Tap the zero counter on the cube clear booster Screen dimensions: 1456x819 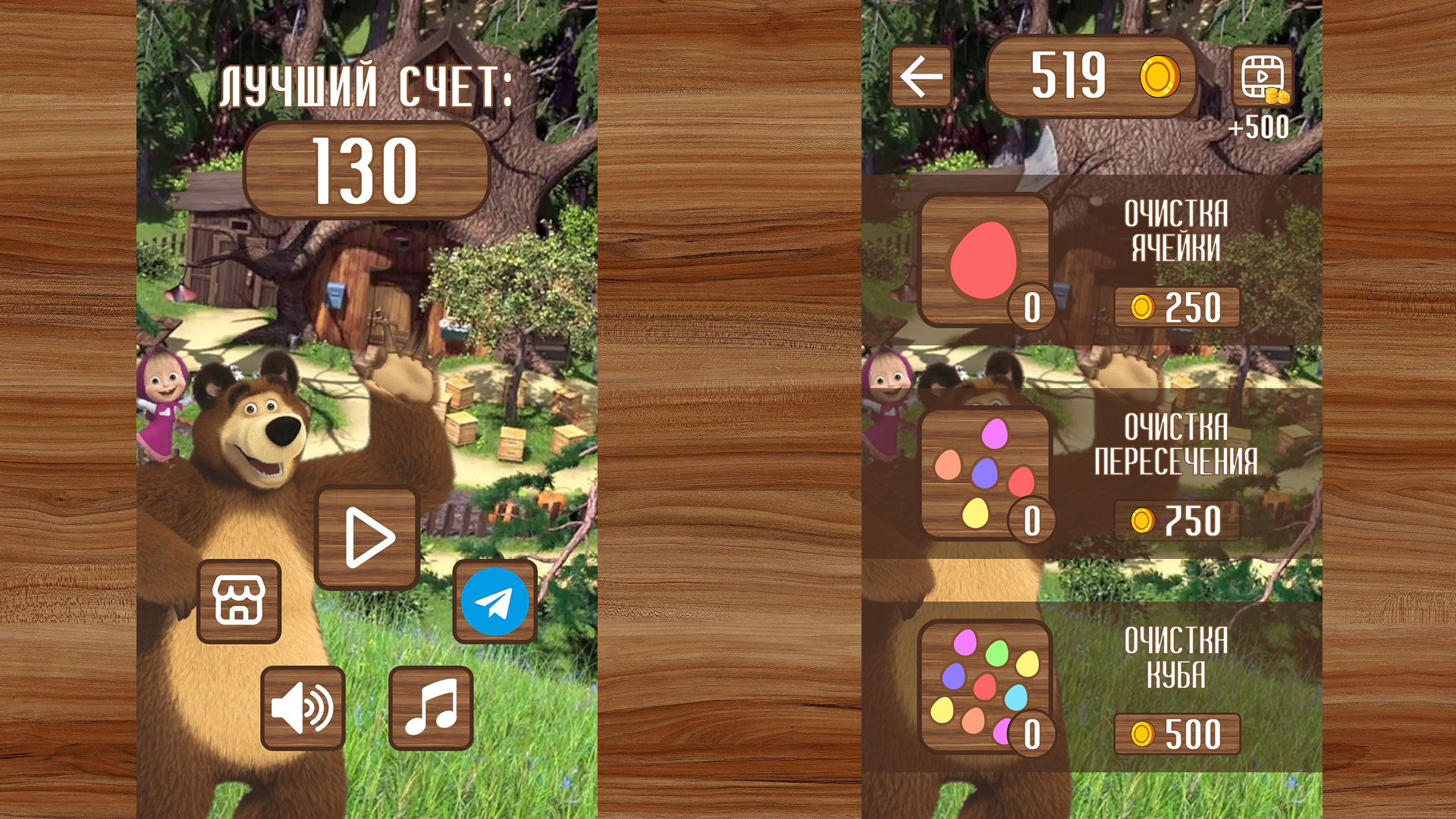click(1034, 734)
